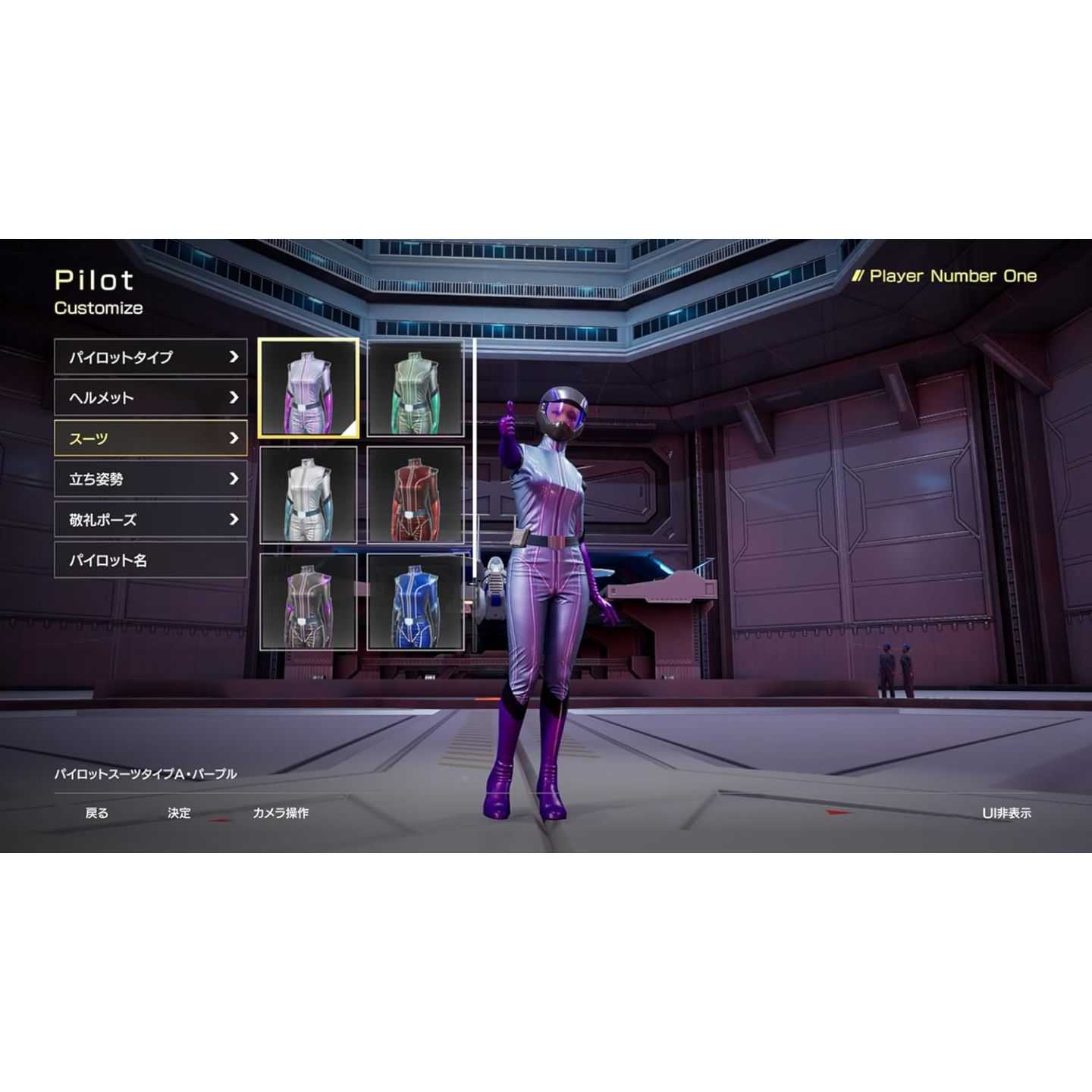Select the blue pilot suit thumbnail

point(416,602)
